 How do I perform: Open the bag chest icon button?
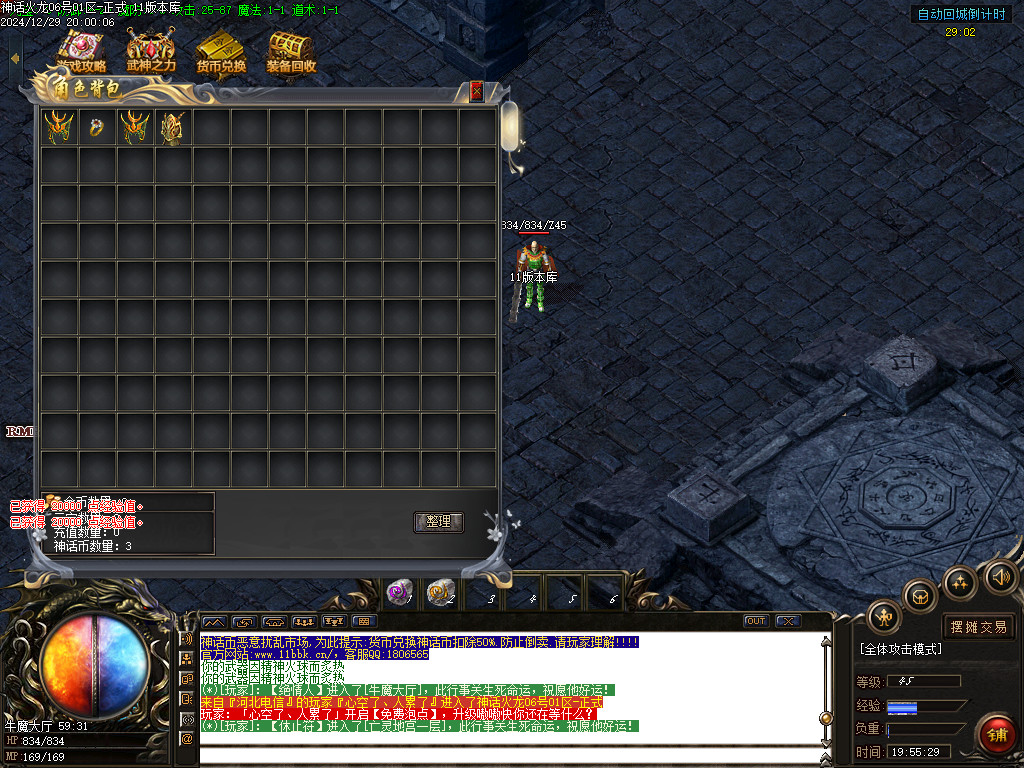(x=921, y=596)
